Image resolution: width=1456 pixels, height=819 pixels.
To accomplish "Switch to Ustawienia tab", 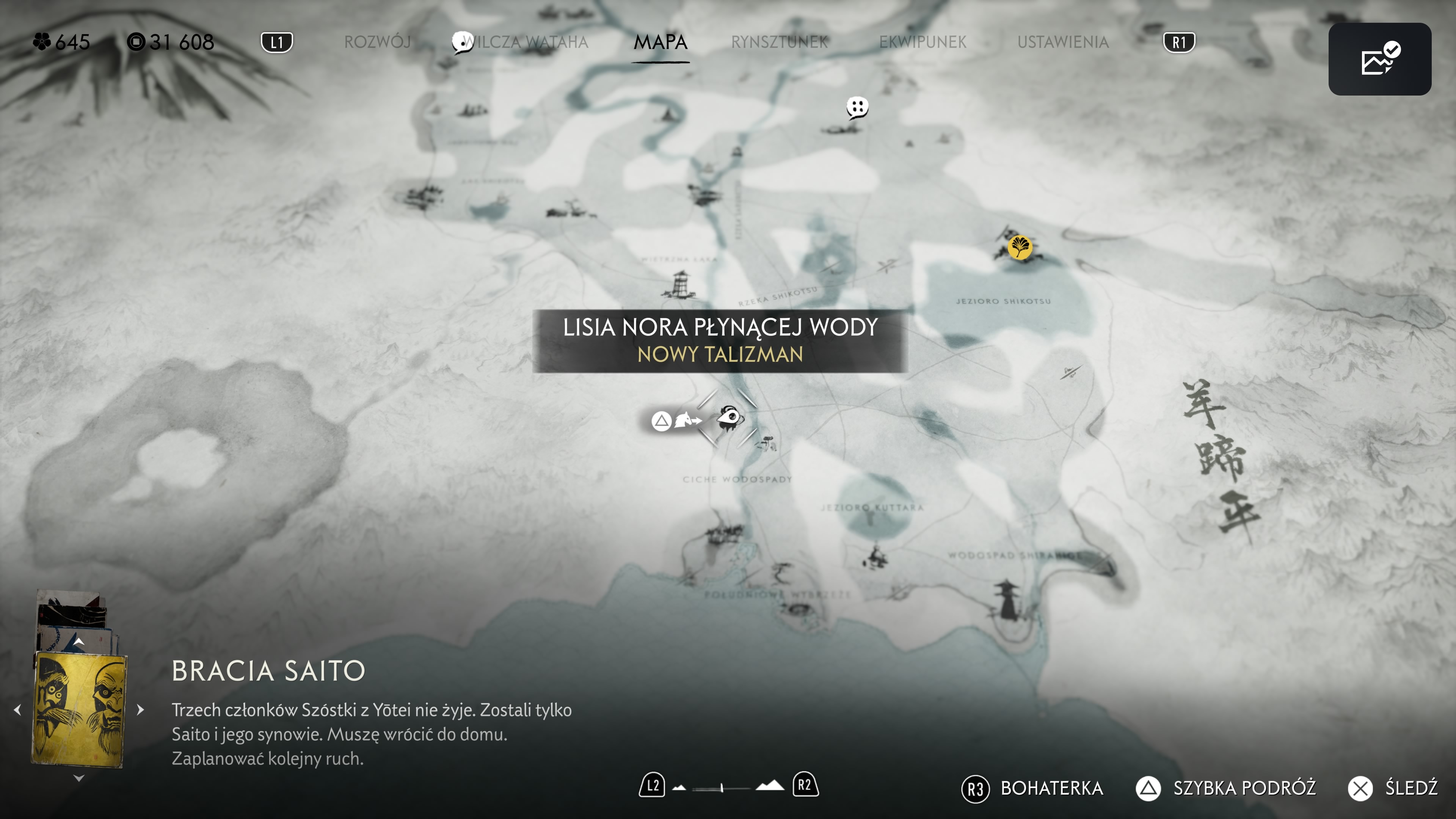I will (x=1062, y=42).
